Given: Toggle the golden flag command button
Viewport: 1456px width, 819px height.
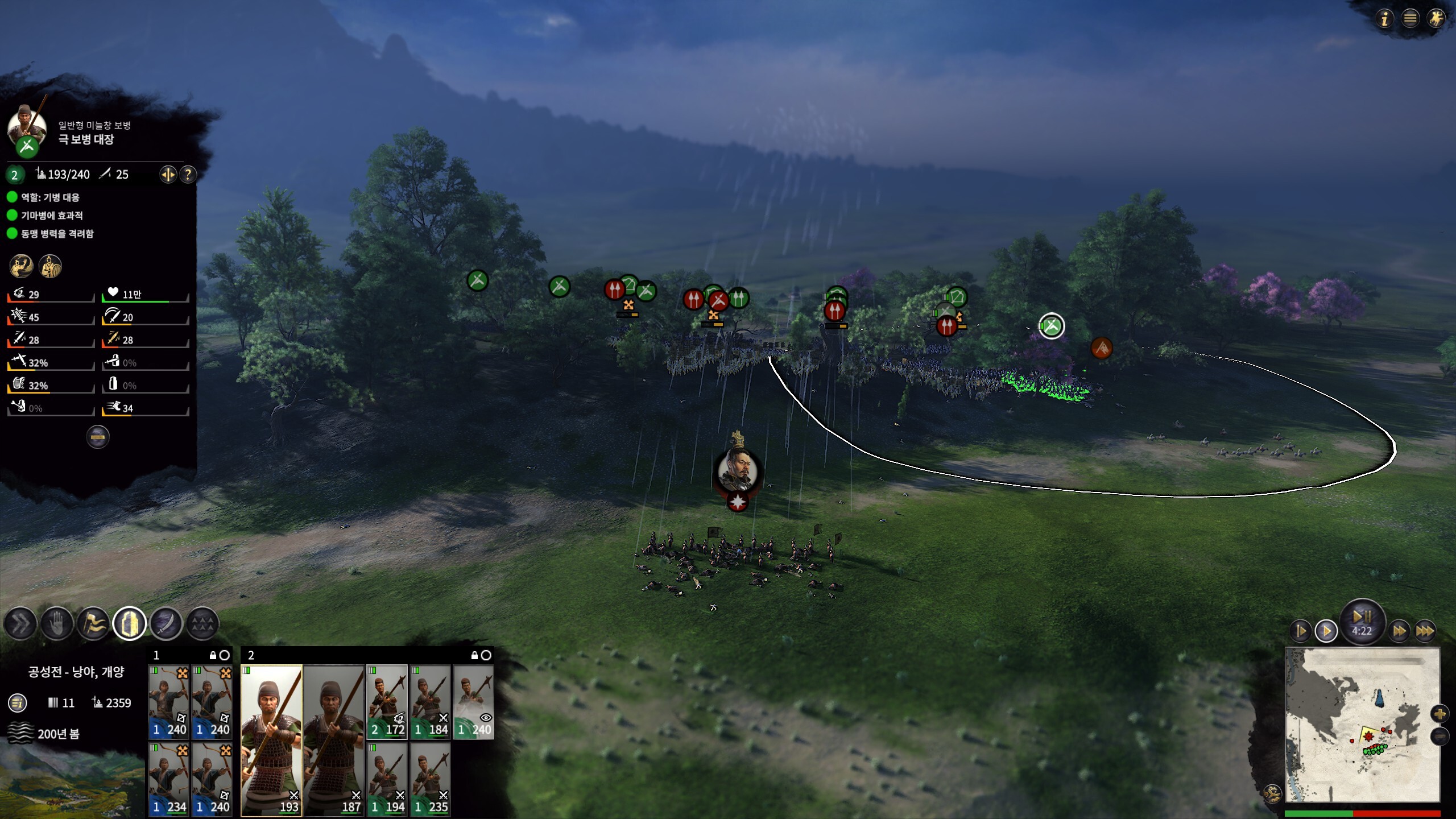Looking at the screenshot, I should (93, 624).
